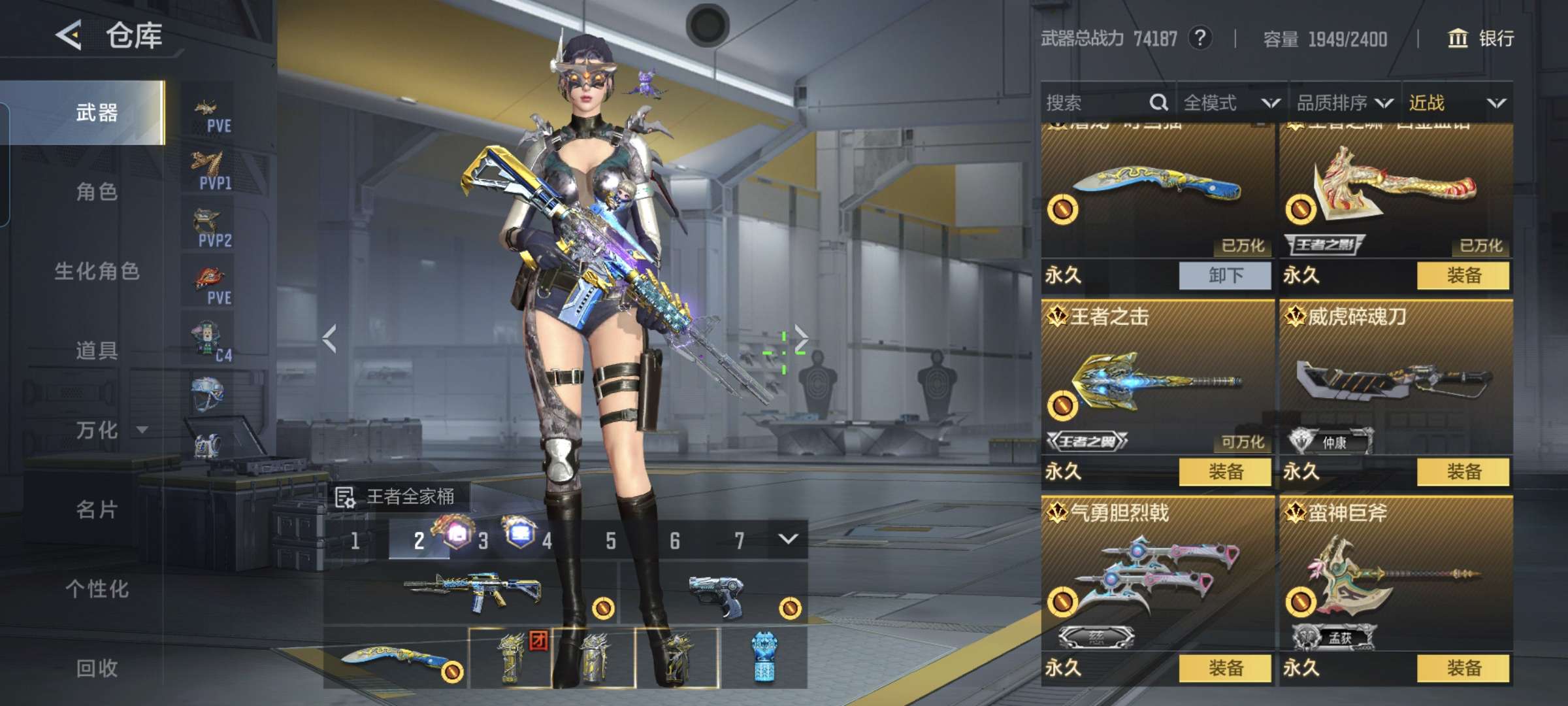Equip the 威虎碎魂刀 blade
Image resolution: width=1568 pixels, height=706 pixels.
(x=1463, y=471)
